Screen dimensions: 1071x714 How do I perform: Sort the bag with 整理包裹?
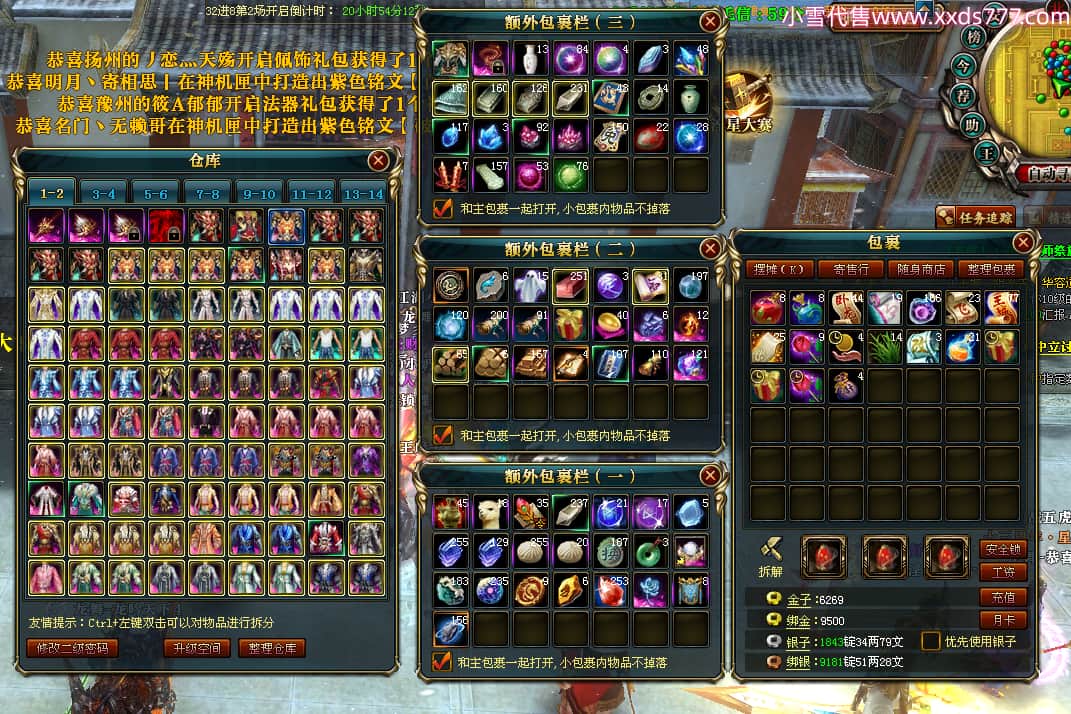click(988, 269)
